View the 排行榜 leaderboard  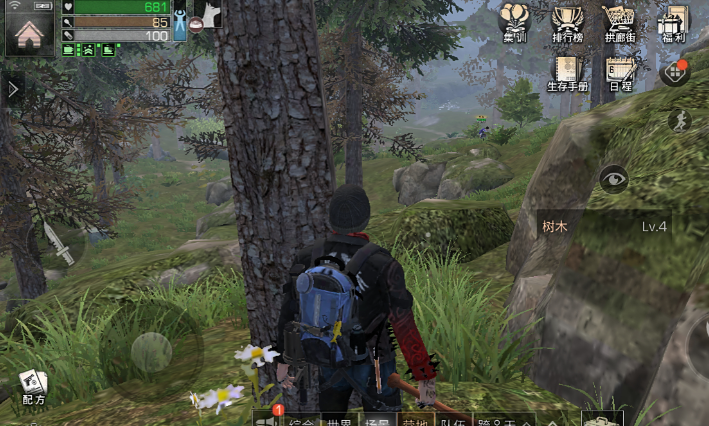(567, 23)
